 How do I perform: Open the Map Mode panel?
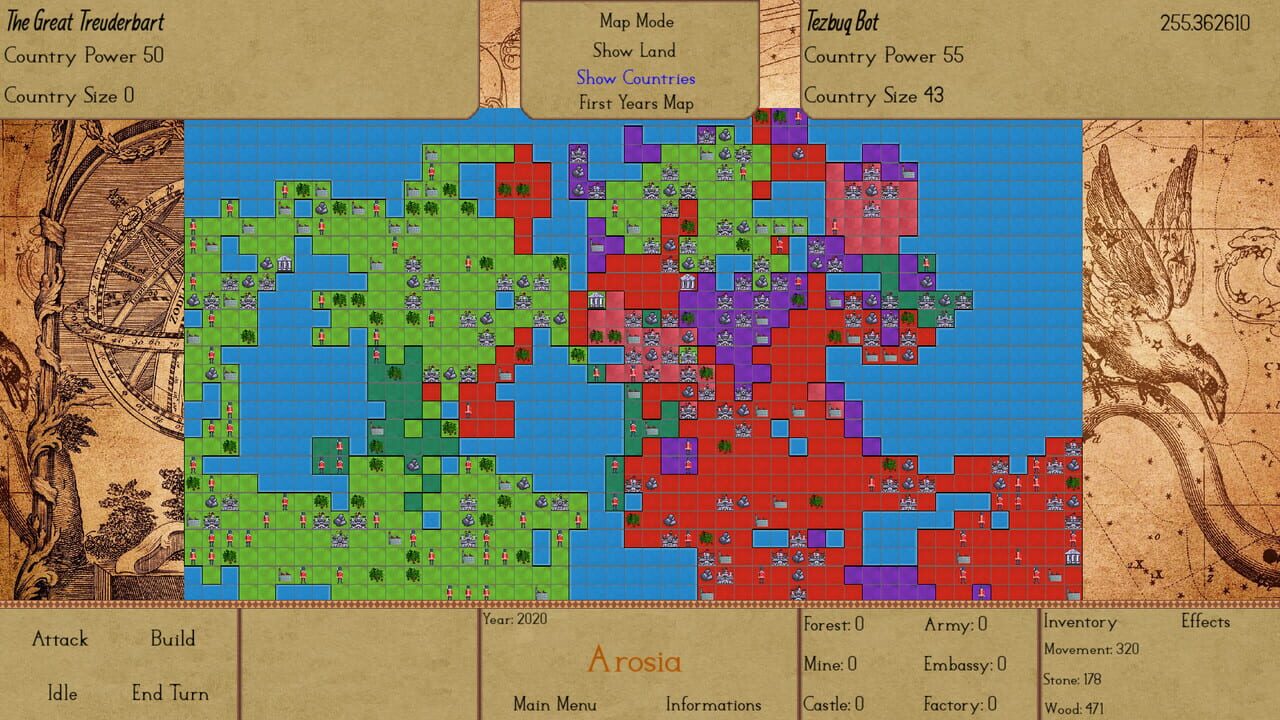coord(637,21)
